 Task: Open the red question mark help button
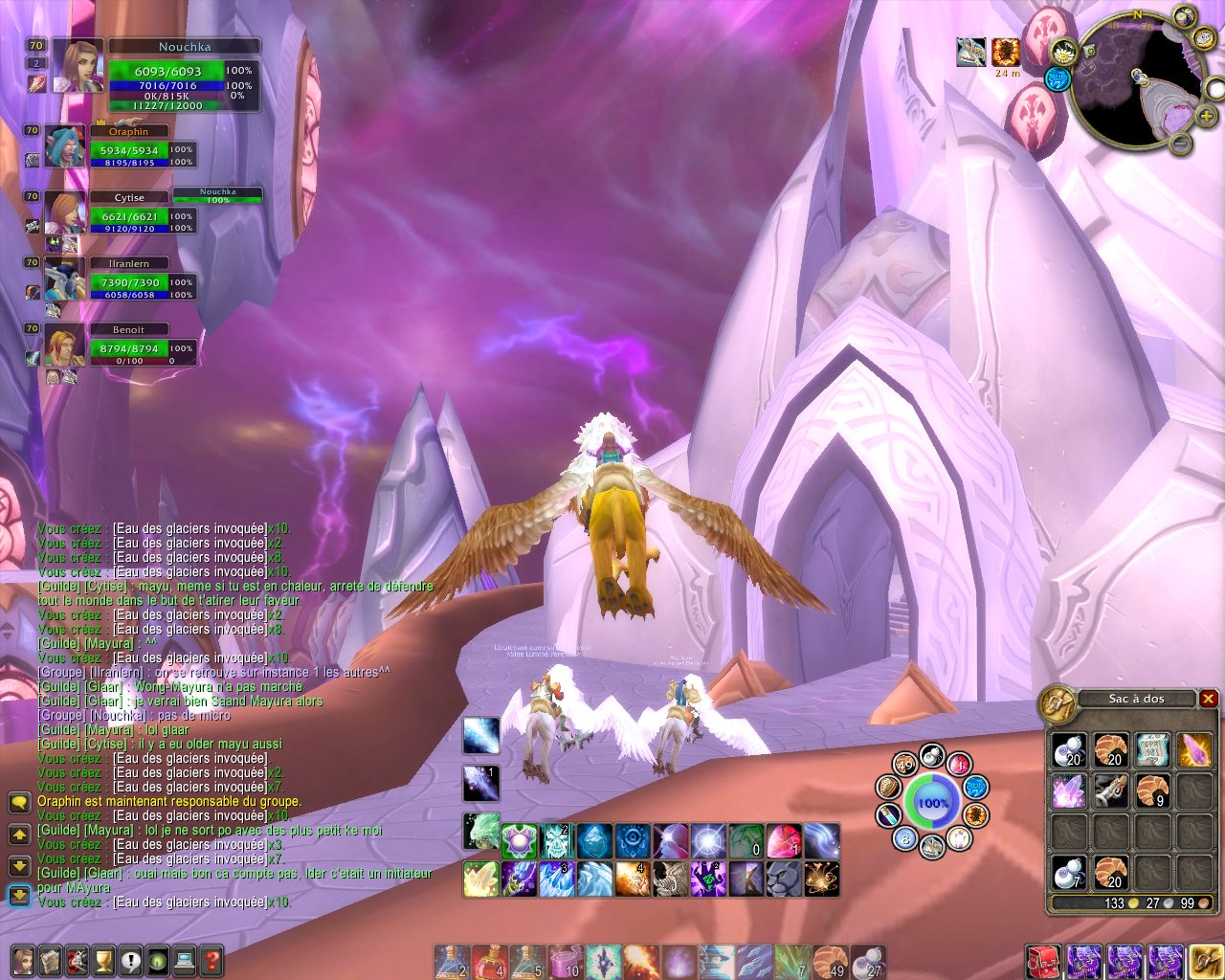[212, 960]
